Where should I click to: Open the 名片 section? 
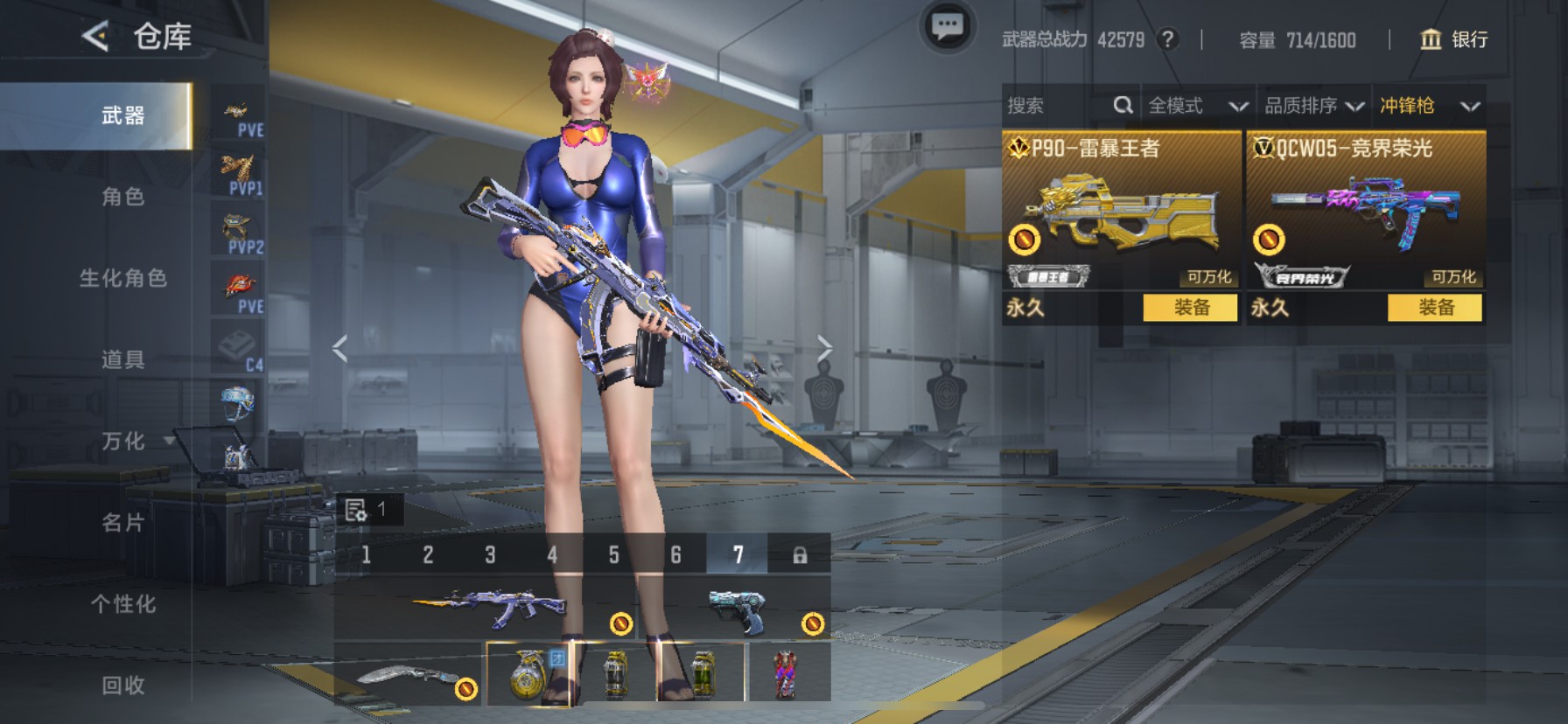pyautogui.click(x=122, y=523)
